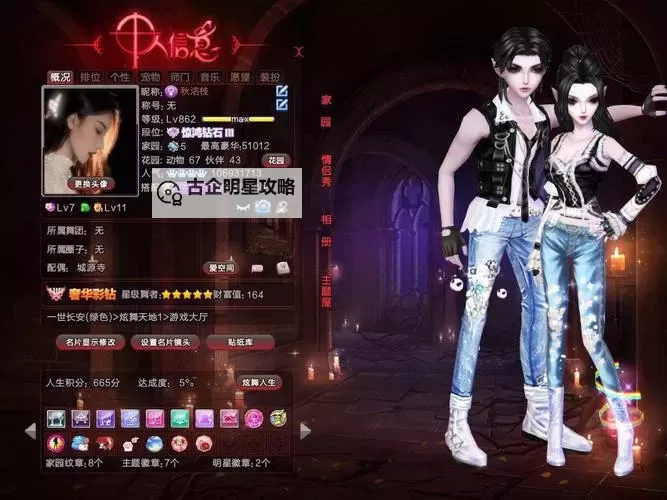The width and height of the screenshot is (667, 500).
Task: Select the 宠物 tab
Action: (149, 76)
